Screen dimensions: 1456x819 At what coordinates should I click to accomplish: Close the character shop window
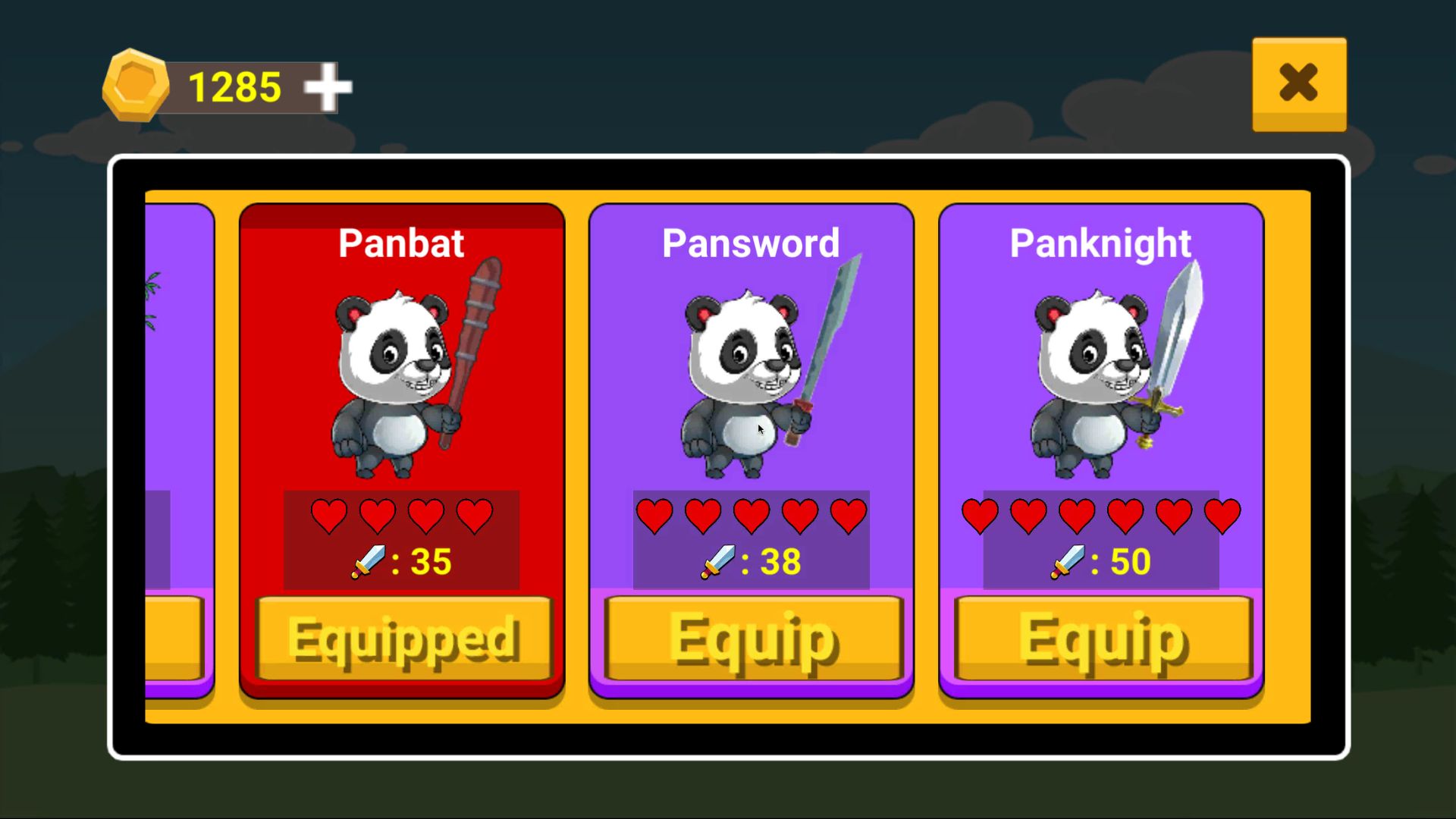pyautogui.click(x=1298, y=82)
